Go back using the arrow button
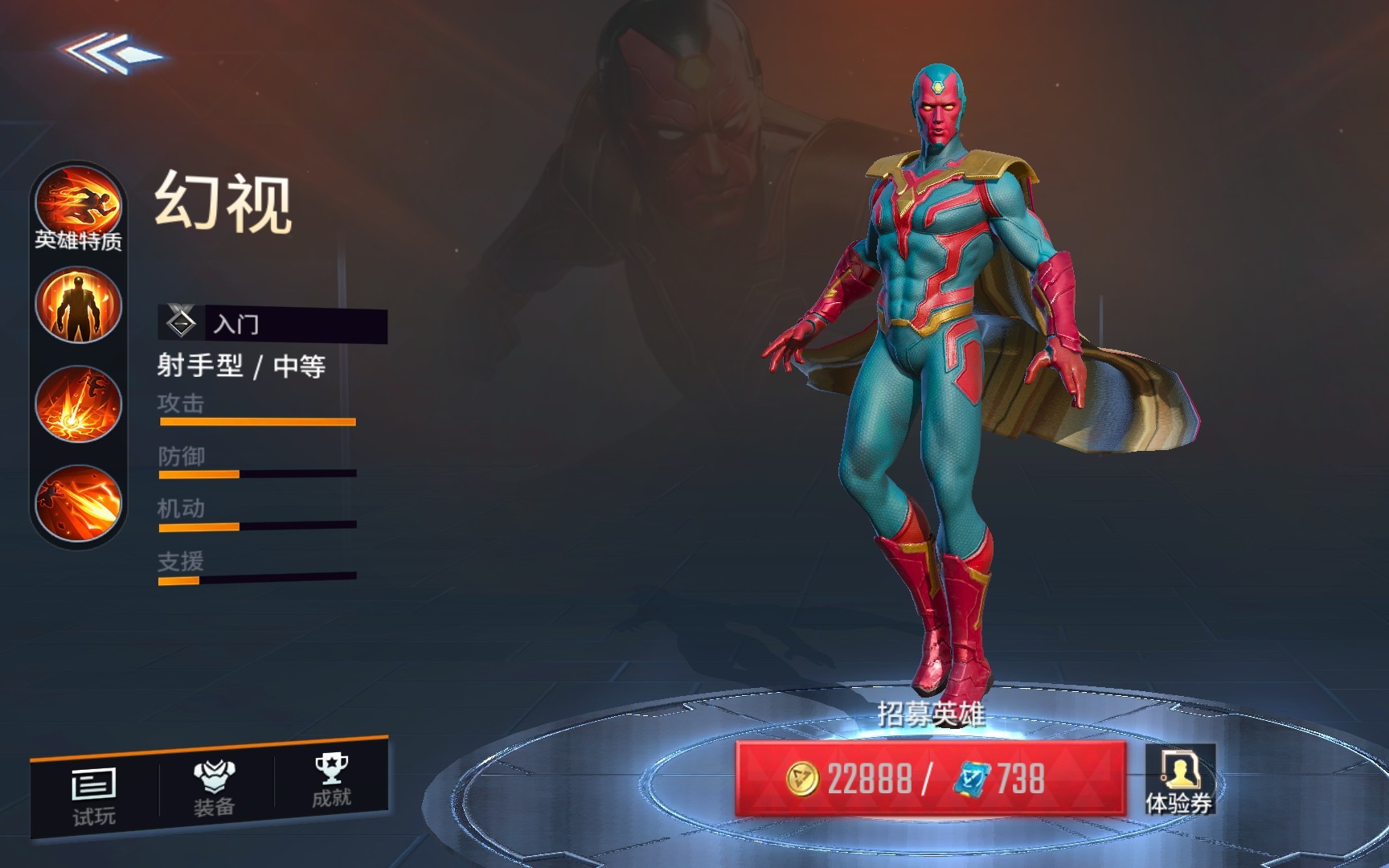 pyautogui.click(x=111, y=53)
